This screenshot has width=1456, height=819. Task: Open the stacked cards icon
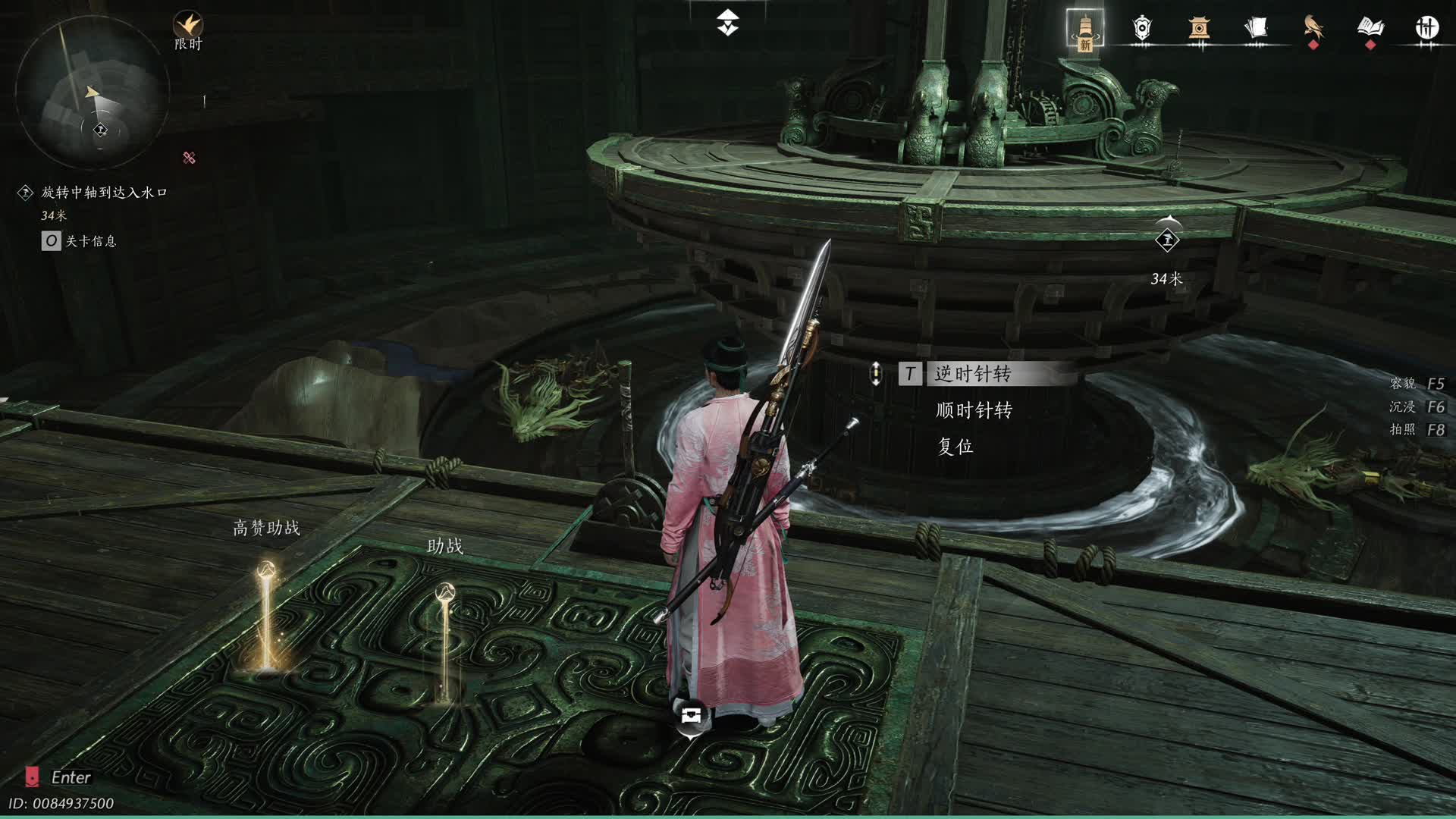[x=1256, y=29]
